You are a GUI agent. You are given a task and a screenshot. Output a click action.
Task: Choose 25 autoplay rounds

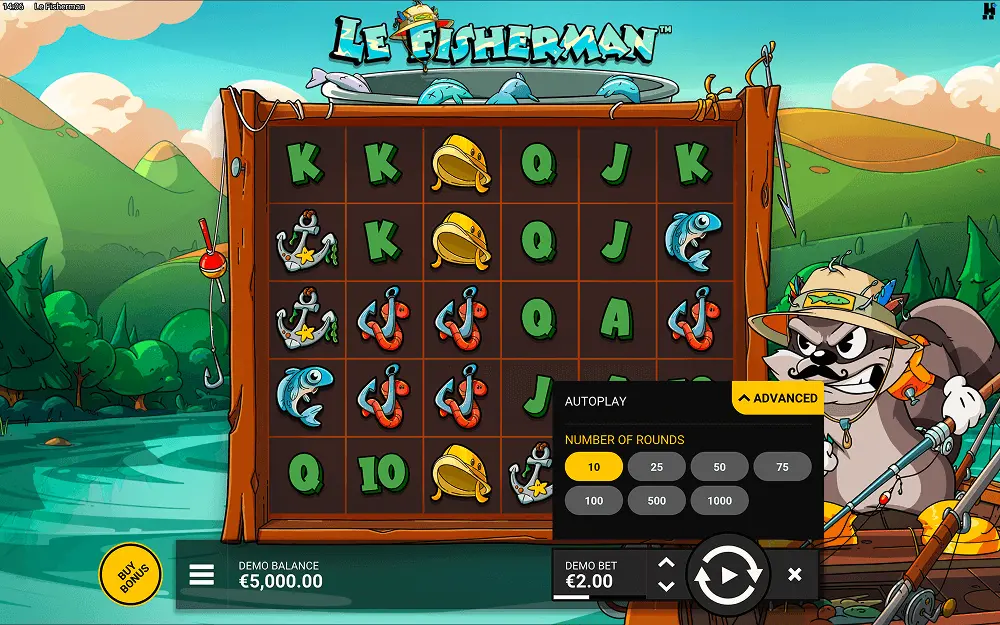click(x=656, y=467)
